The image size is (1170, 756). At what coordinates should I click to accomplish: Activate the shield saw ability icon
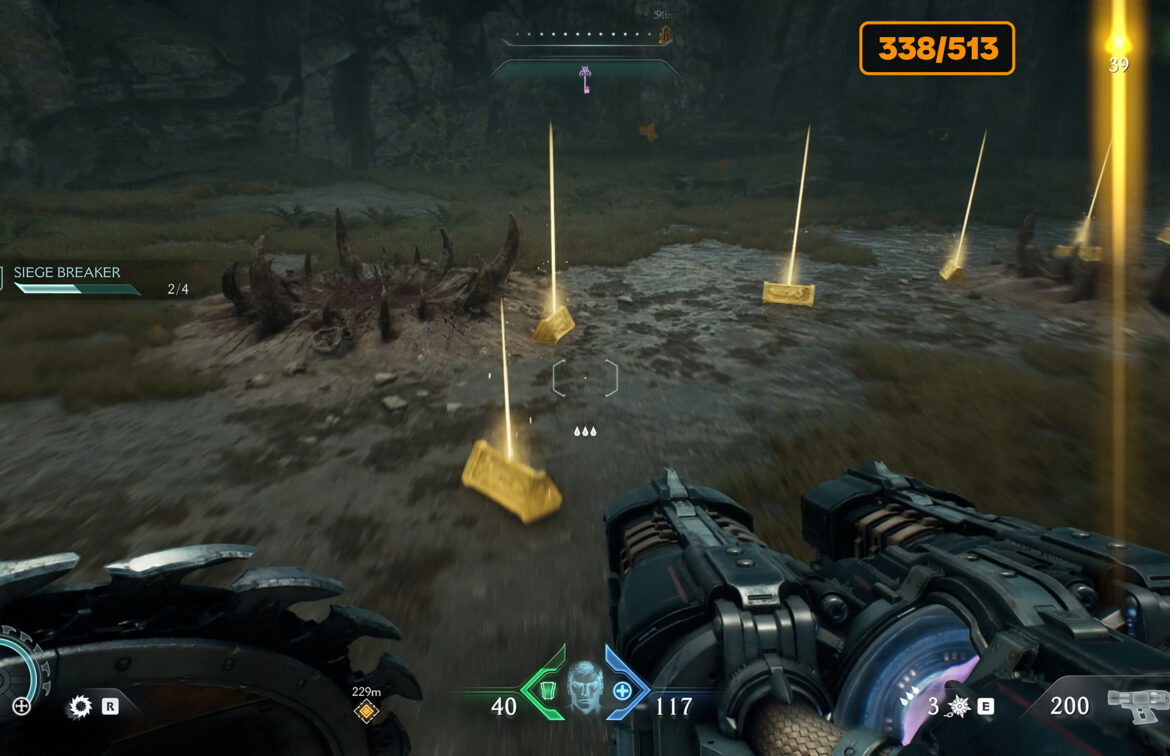tap(79, 708)
